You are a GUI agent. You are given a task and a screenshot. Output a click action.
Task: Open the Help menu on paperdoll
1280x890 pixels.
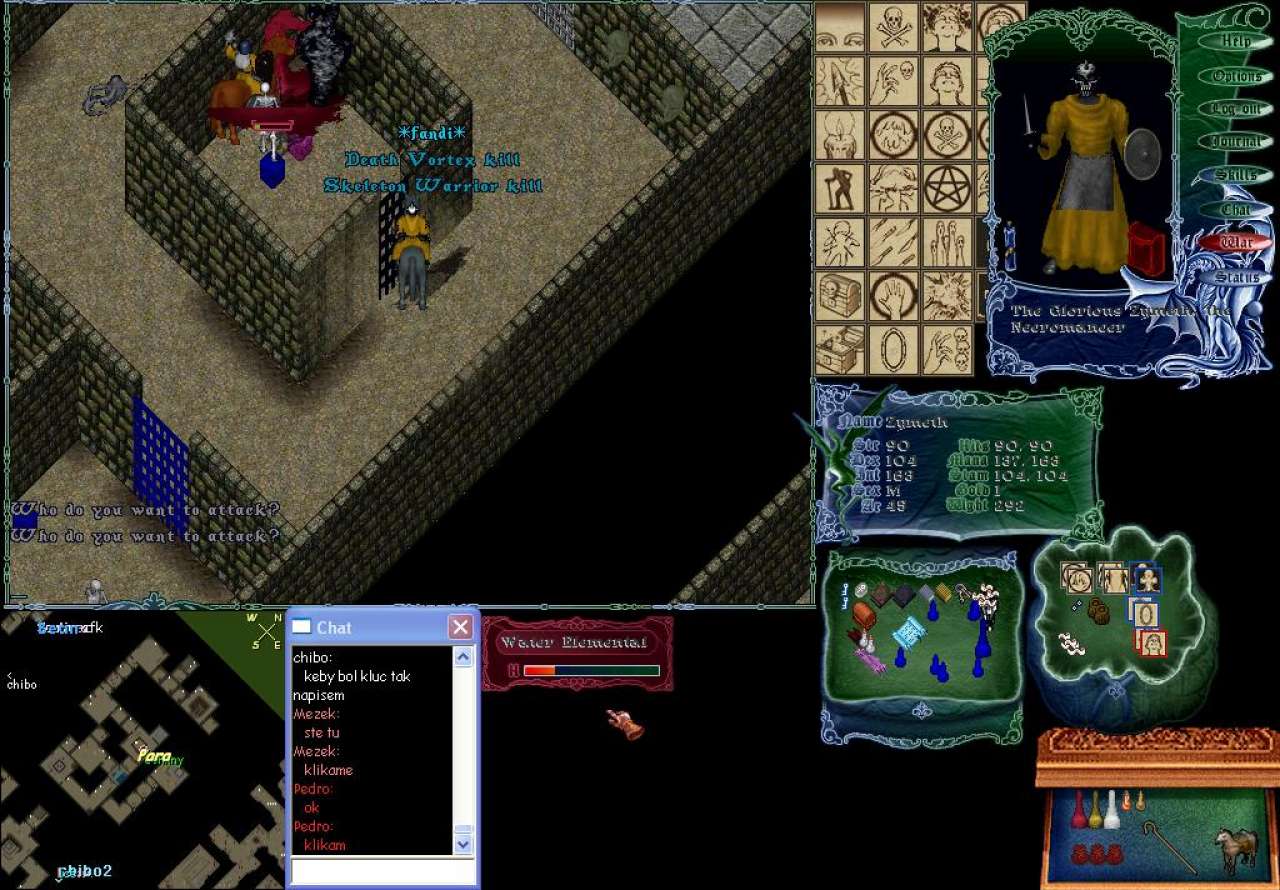pos(1235,42)
